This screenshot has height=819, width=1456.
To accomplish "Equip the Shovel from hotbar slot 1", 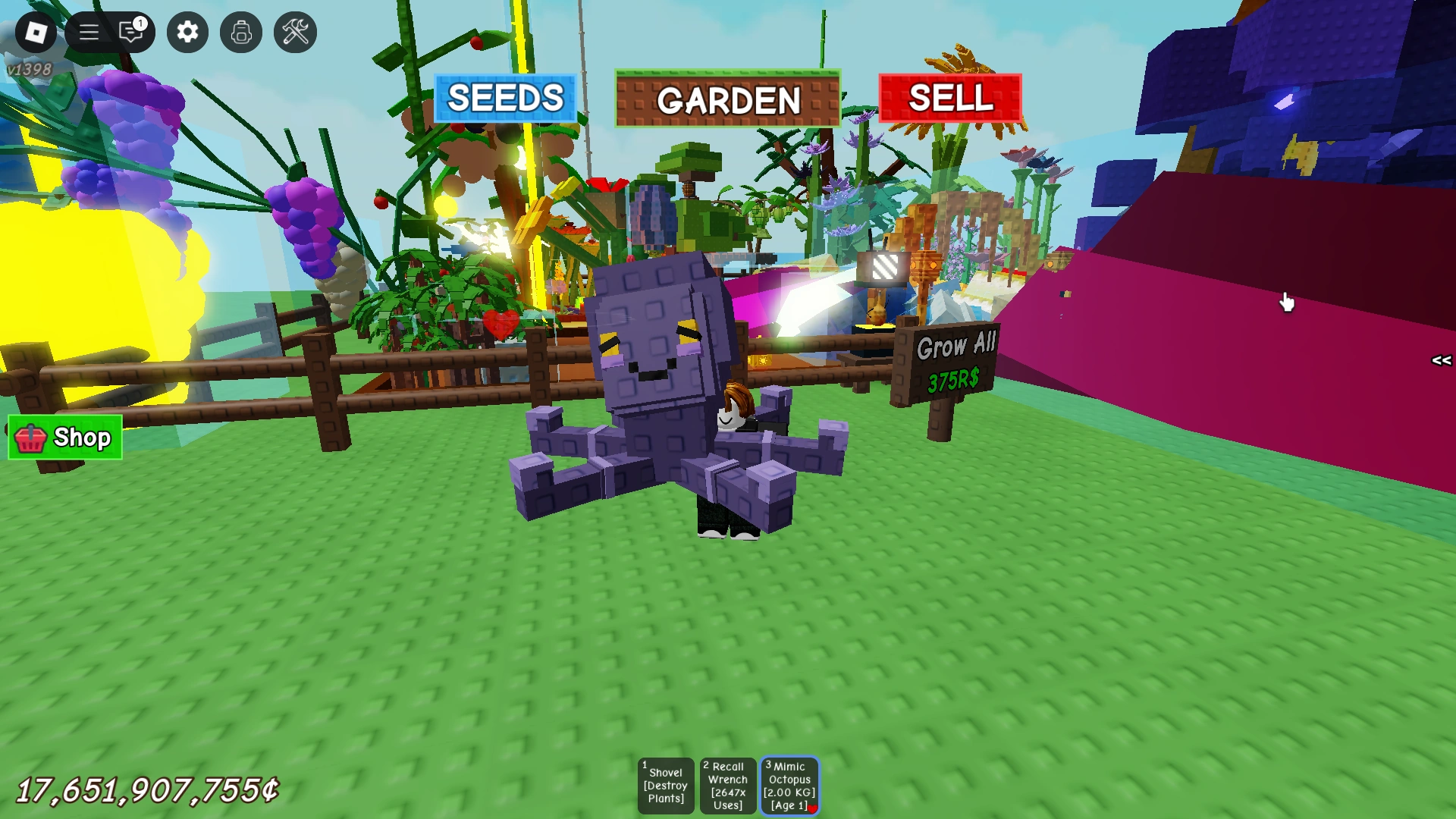I will pyautogui.click(x=666, y=785).
